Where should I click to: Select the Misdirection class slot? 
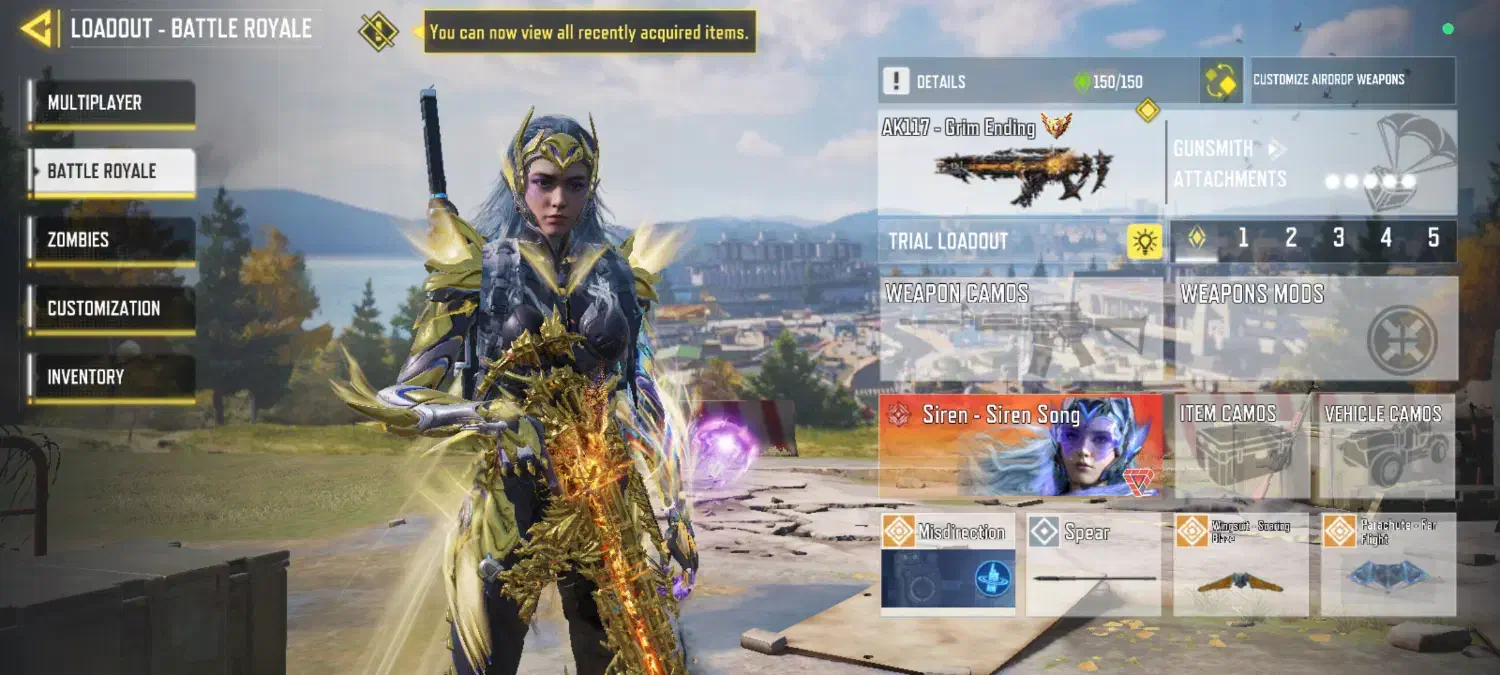point(947,563)
